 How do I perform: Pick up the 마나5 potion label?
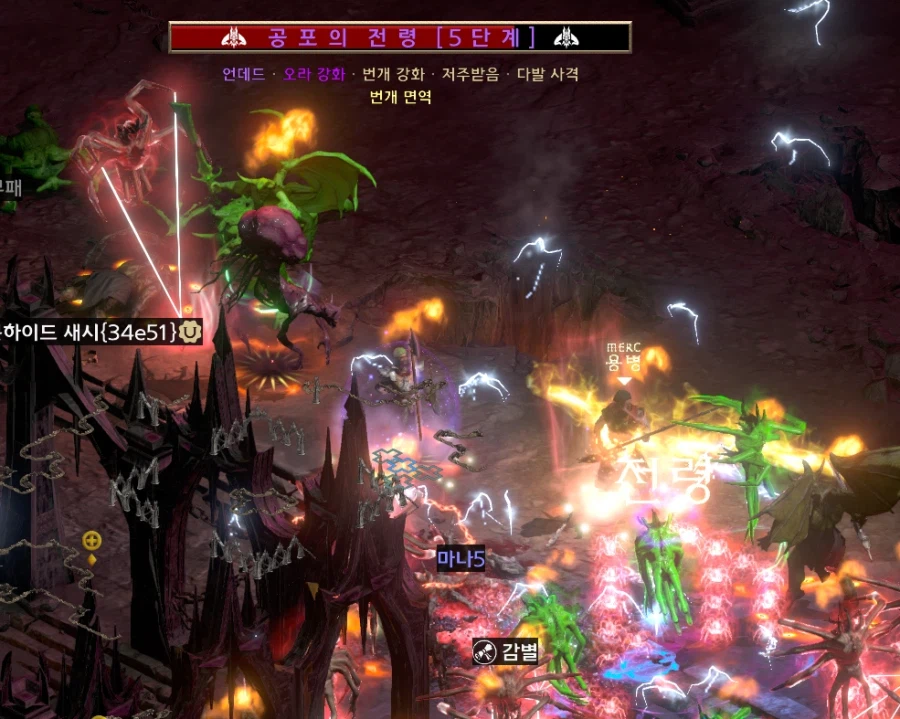pyautogui.click(x=461, y=560)
